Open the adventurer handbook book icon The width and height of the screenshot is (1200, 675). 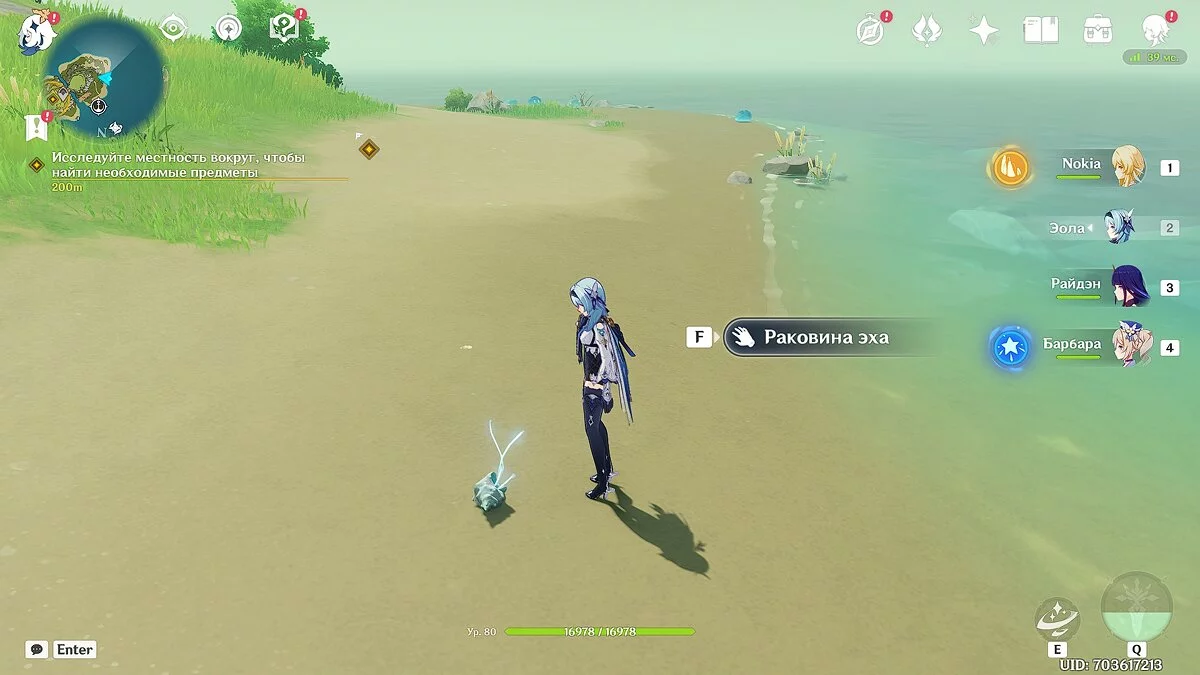point(1041,30)
